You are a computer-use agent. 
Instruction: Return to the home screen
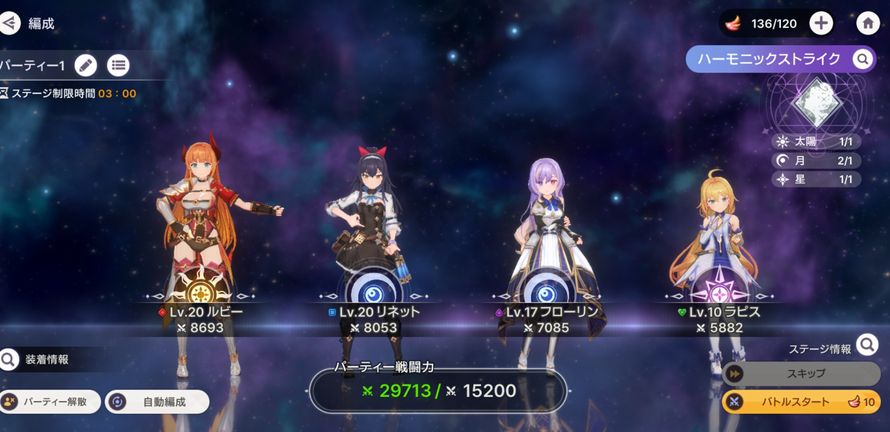click(868, 23)
